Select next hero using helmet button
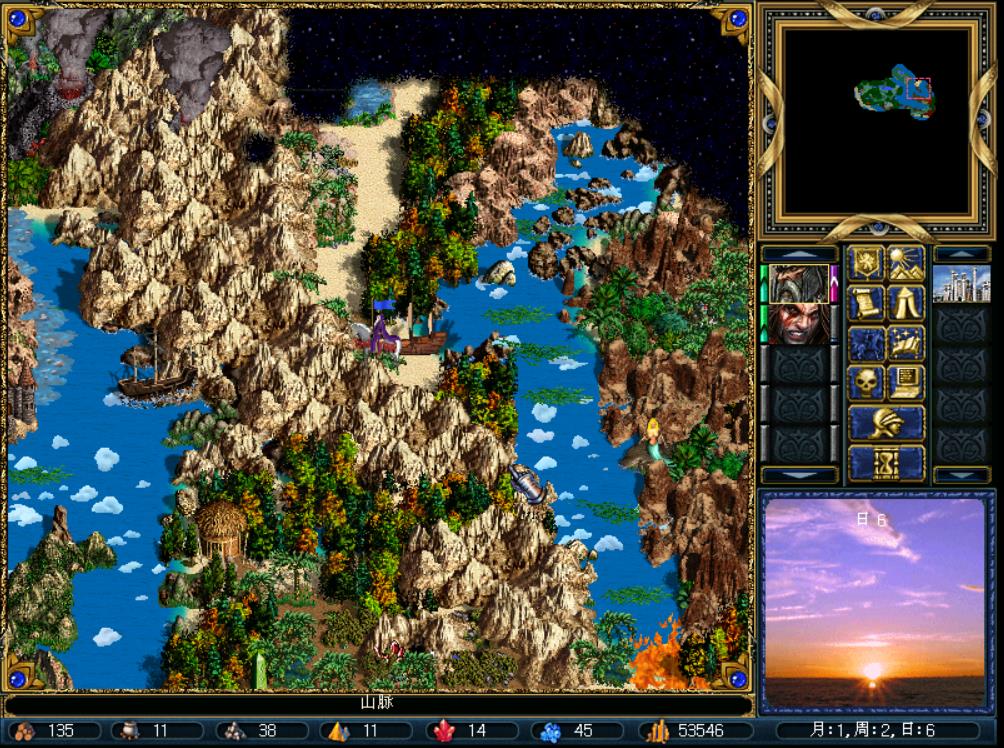 coord(886,422)
